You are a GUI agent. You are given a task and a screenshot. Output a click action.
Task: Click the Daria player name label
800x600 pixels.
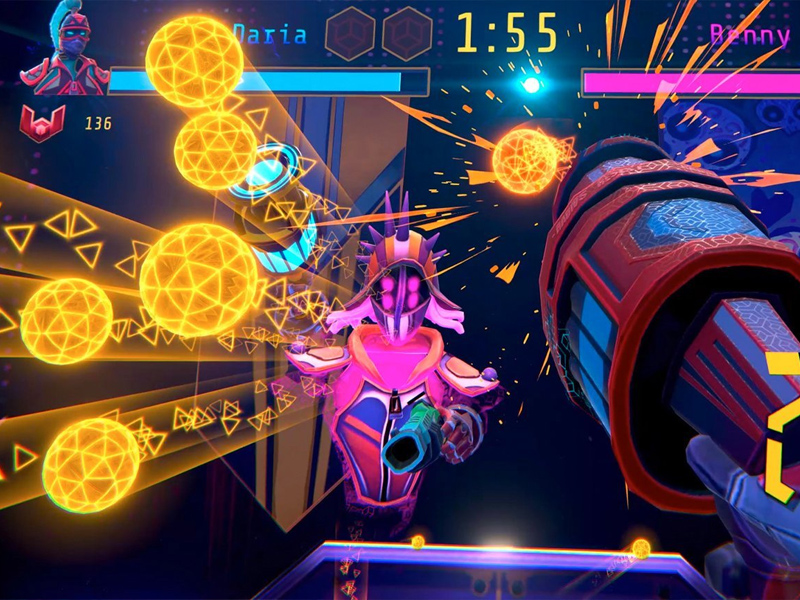pos(268,33)
